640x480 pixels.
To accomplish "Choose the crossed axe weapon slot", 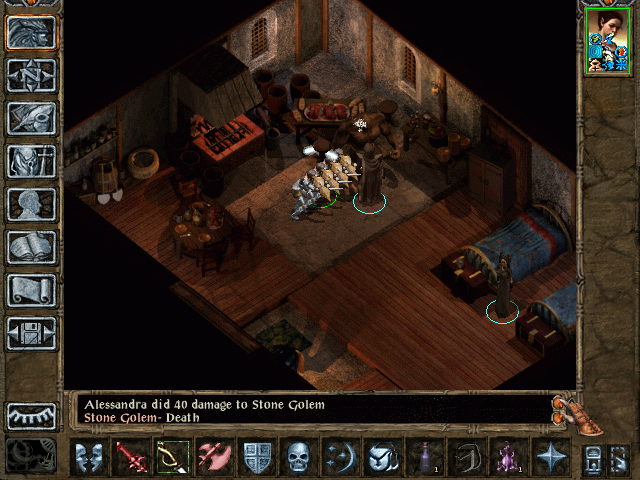I will [213, 458].
